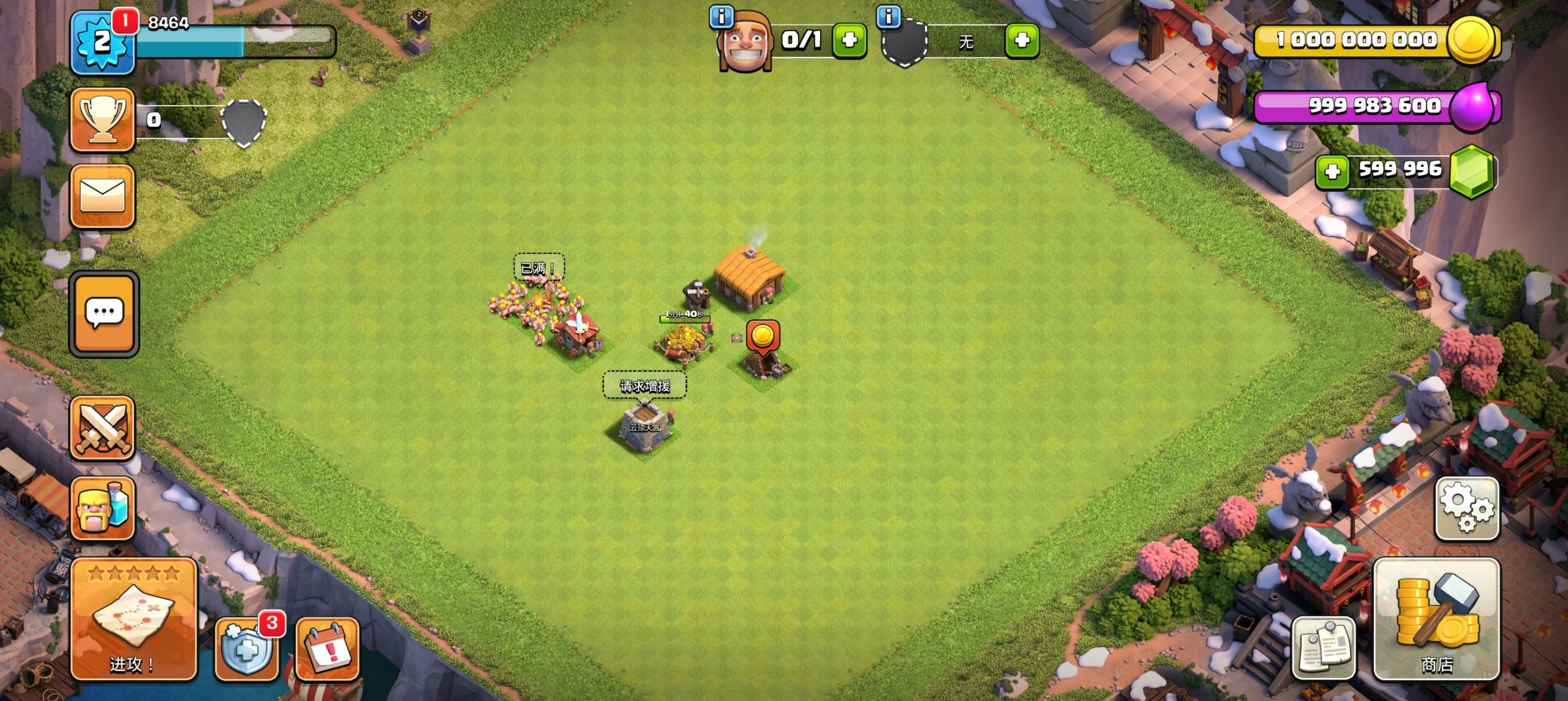Open the settings gears button
This screenshot has height=701, width=1568.
click(x=1467, y=508)
